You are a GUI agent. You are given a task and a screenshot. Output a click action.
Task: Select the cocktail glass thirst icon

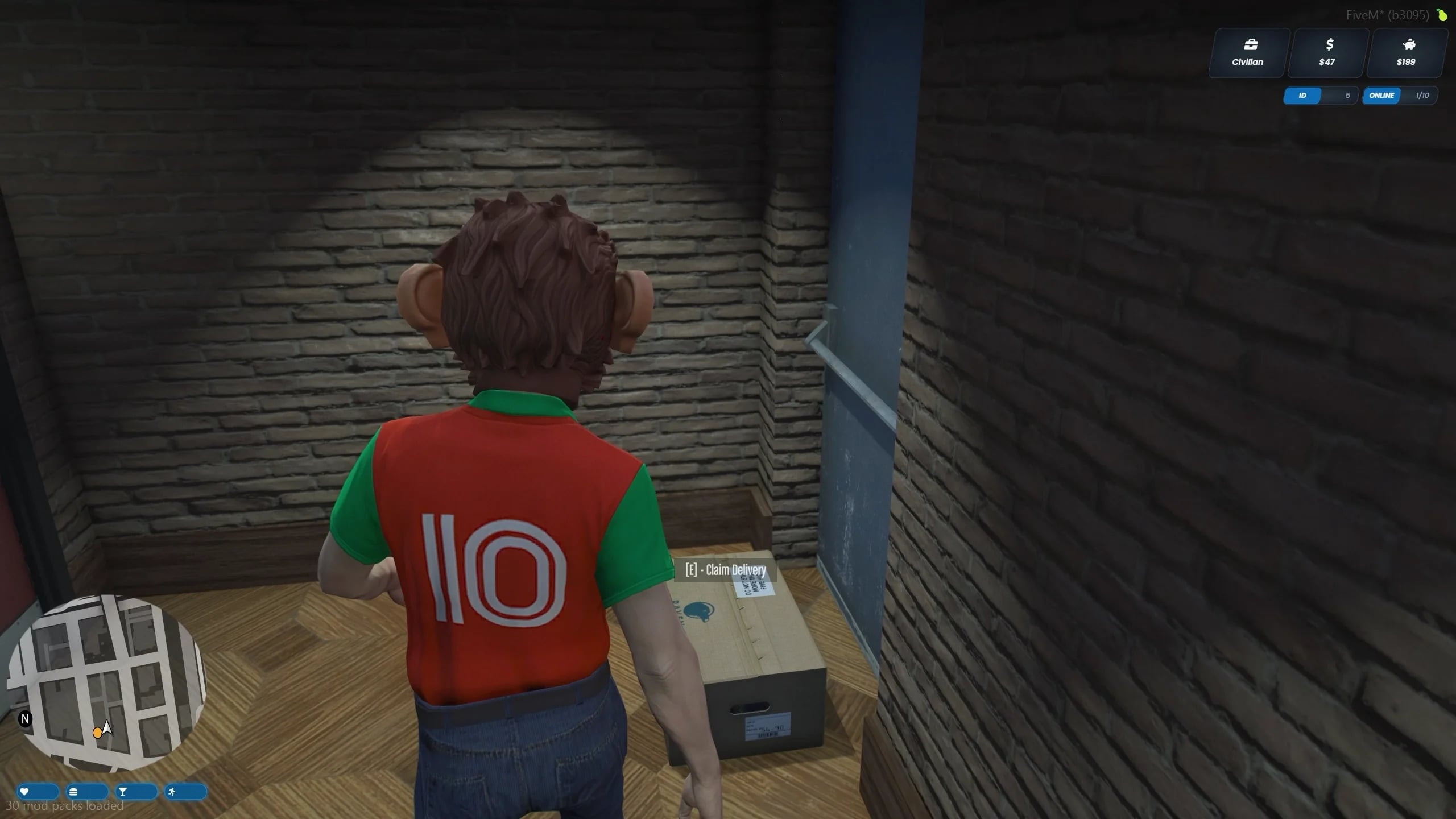pos(123,791)
